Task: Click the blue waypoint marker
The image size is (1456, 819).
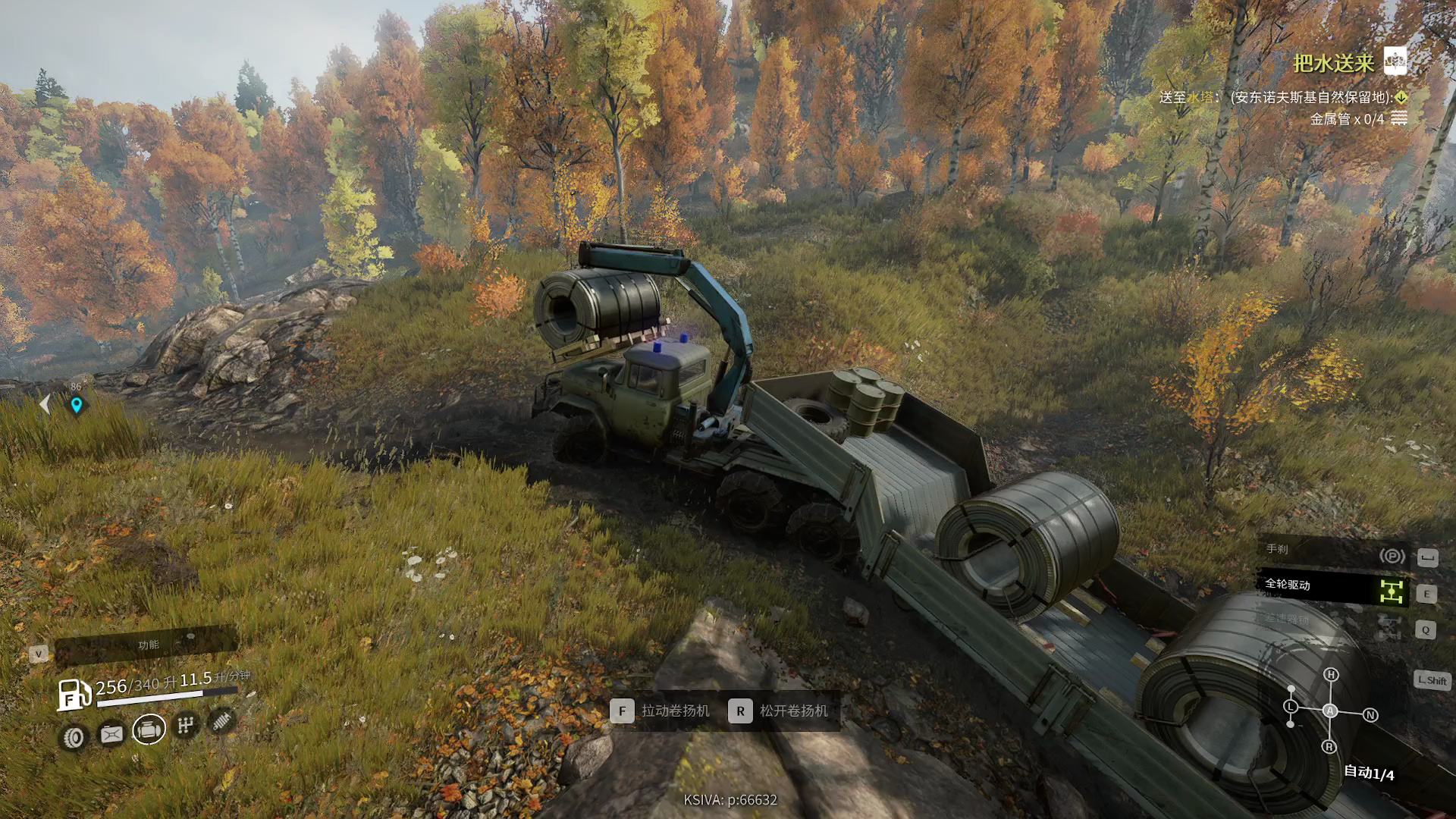Action: pos(77,405)
